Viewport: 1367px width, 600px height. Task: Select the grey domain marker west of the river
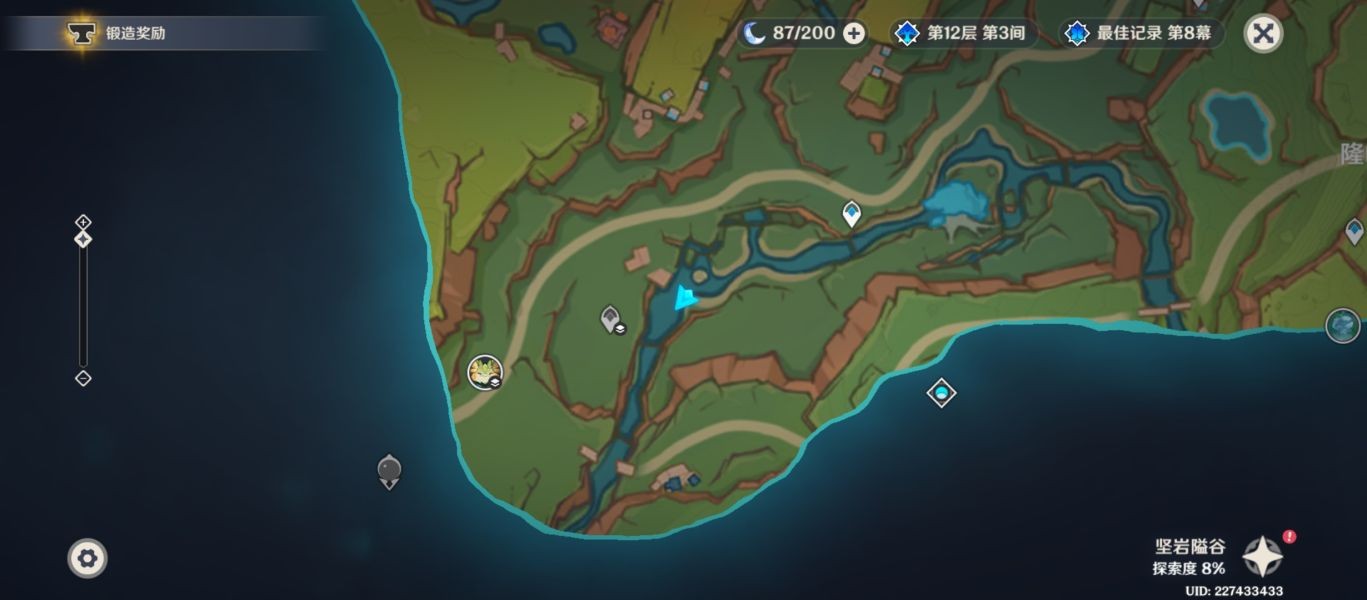pyautogui.click(x=611, y=319)
